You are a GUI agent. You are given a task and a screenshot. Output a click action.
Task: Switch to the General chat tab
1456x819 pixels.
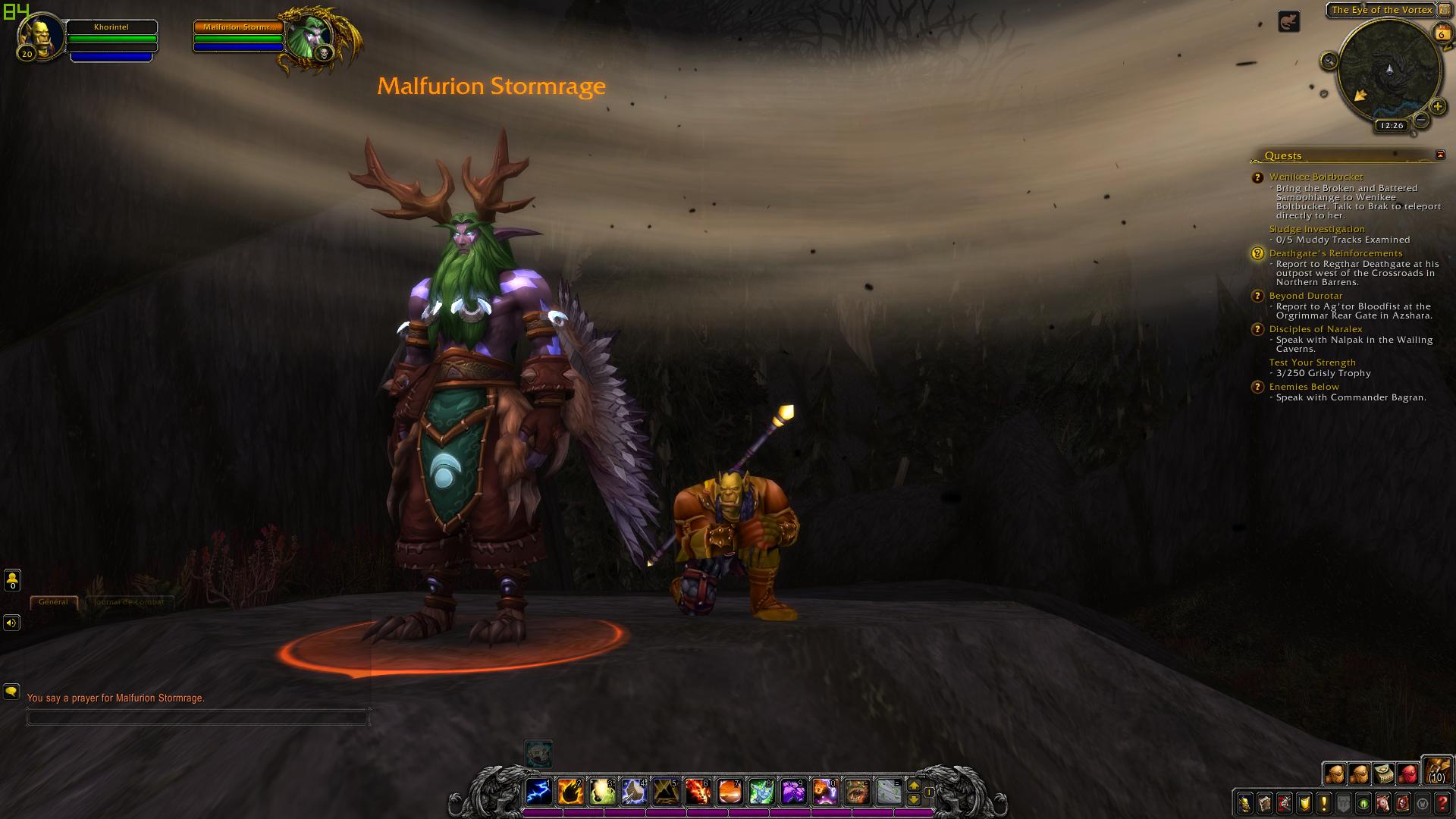click(53, 602)
